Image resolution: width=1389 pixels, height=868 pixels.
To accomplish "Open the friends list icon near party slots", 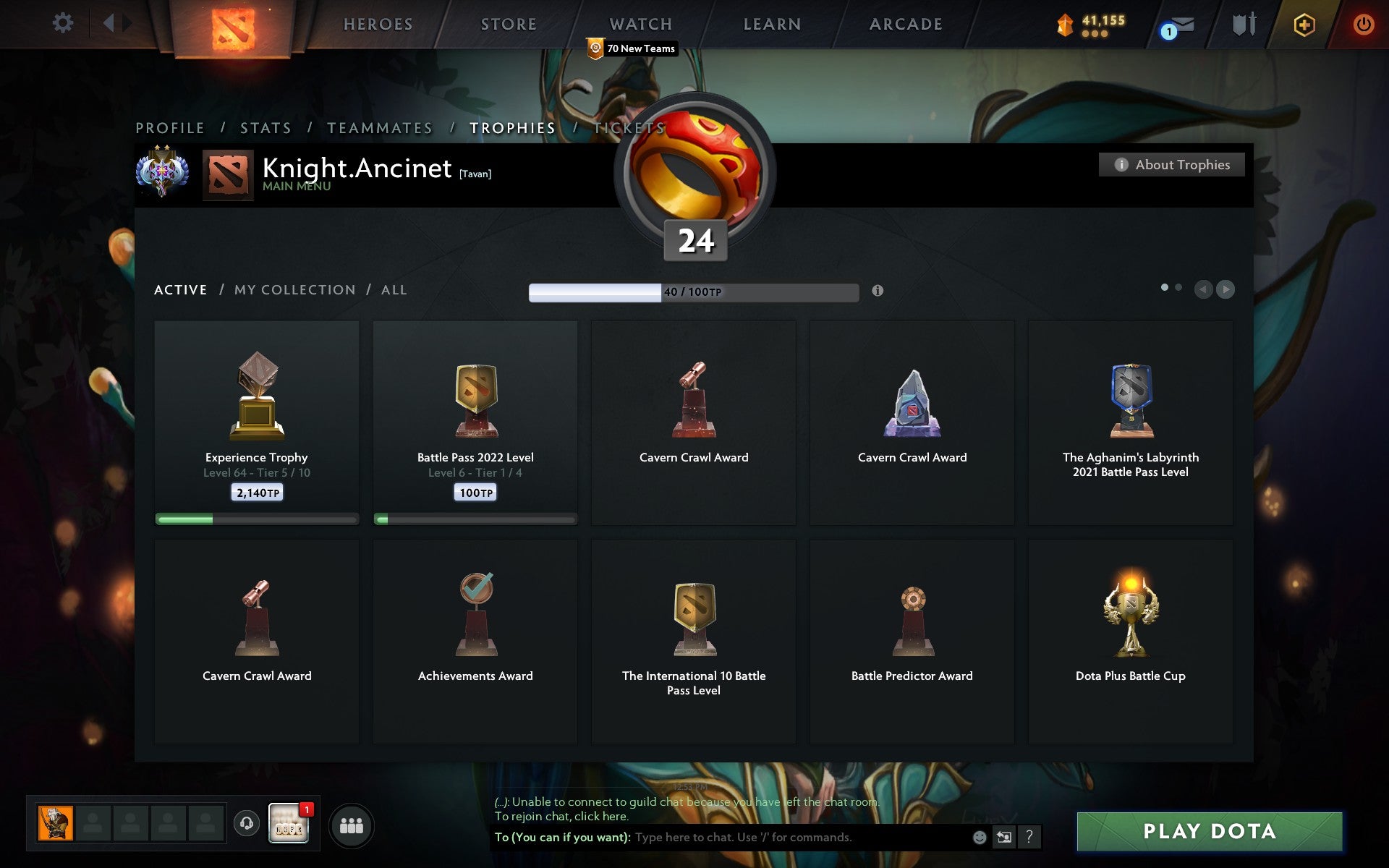I will (x=351, y=824).
